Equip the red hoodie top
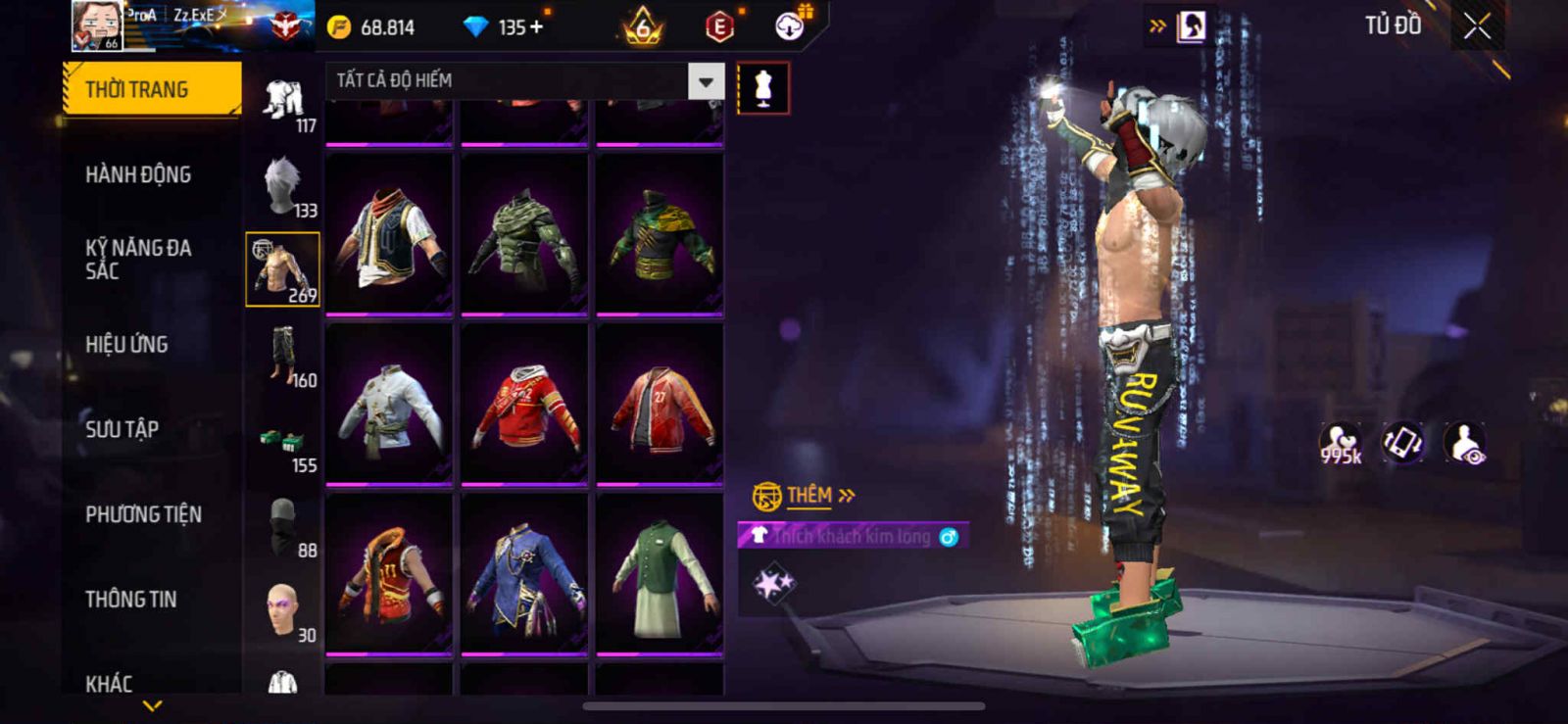This screenshot has height=724, width=1568. point(524,403)
